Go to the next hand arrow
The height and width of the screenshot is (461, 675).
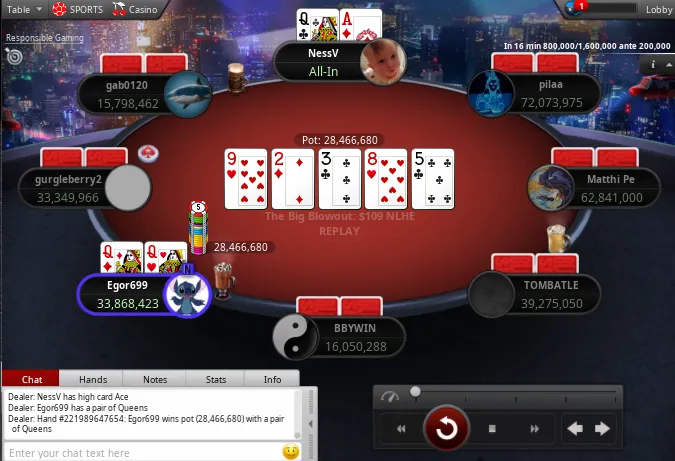pos(602,429)
